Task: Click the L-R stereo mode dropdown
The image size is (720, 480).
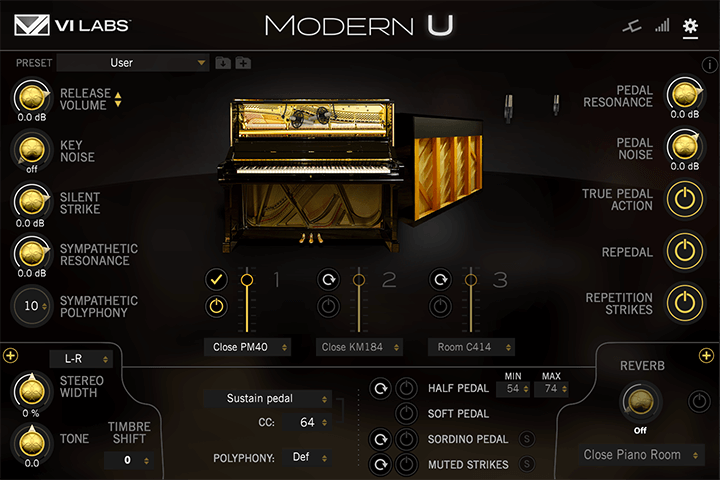Action: (x=81, y=358)
